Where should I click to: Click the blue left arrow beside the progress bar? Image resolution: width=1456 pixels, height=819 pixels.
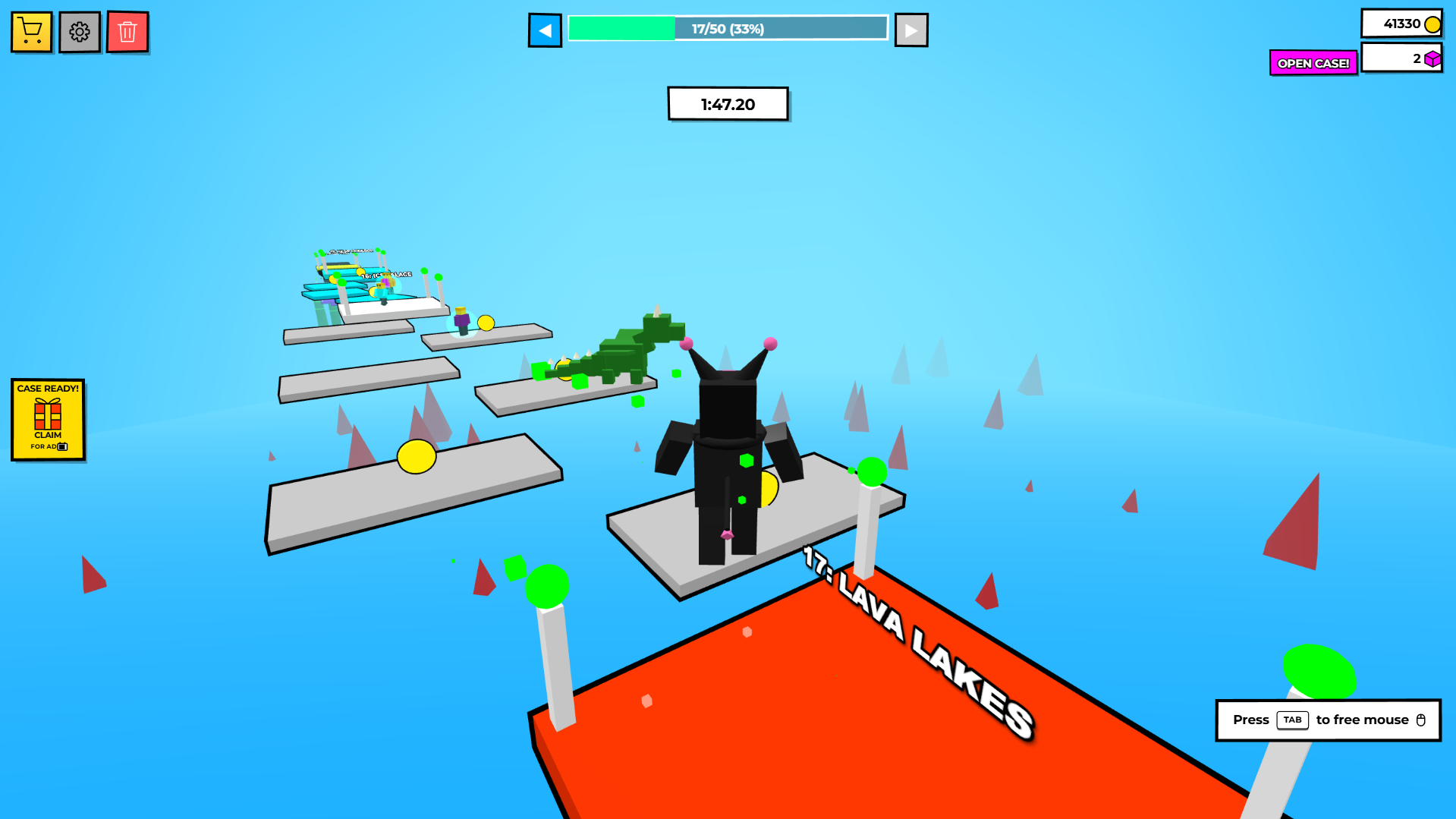pos(545,30)
